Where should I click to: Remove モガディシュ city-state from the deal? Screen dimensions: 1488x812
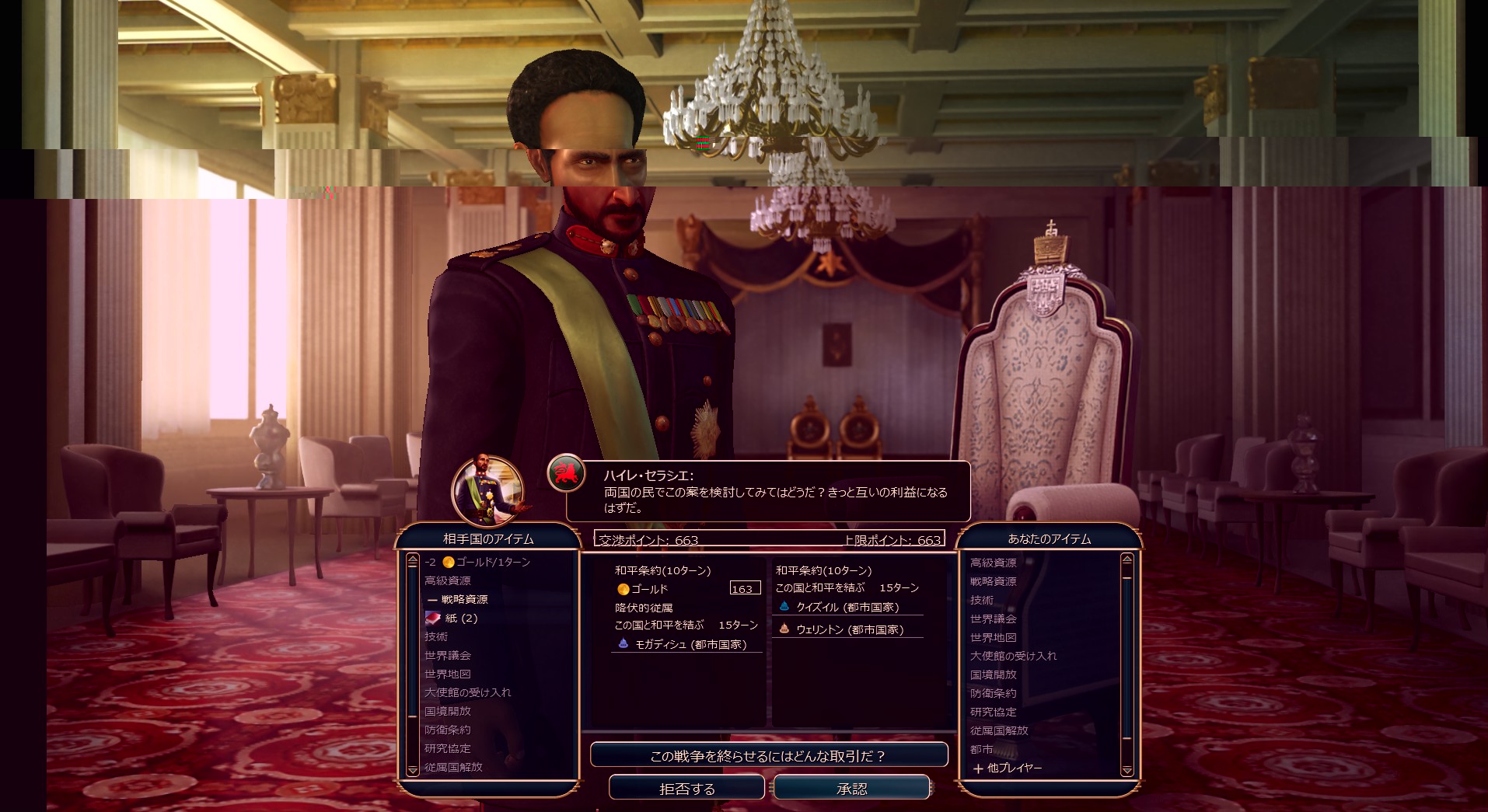tap(690, 645)
